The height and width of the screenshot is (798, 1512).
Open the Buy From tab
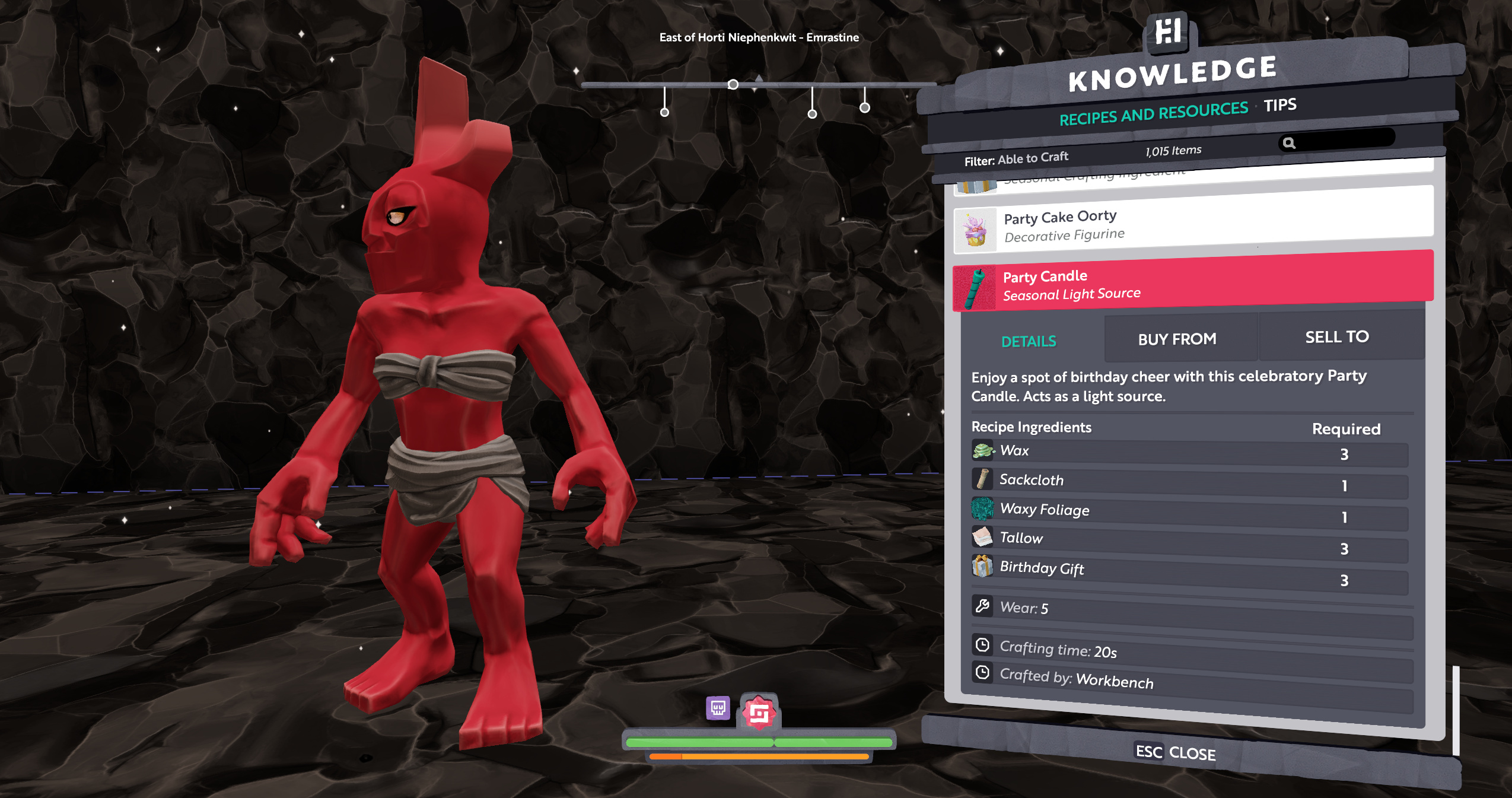(x=1177, y=339)
